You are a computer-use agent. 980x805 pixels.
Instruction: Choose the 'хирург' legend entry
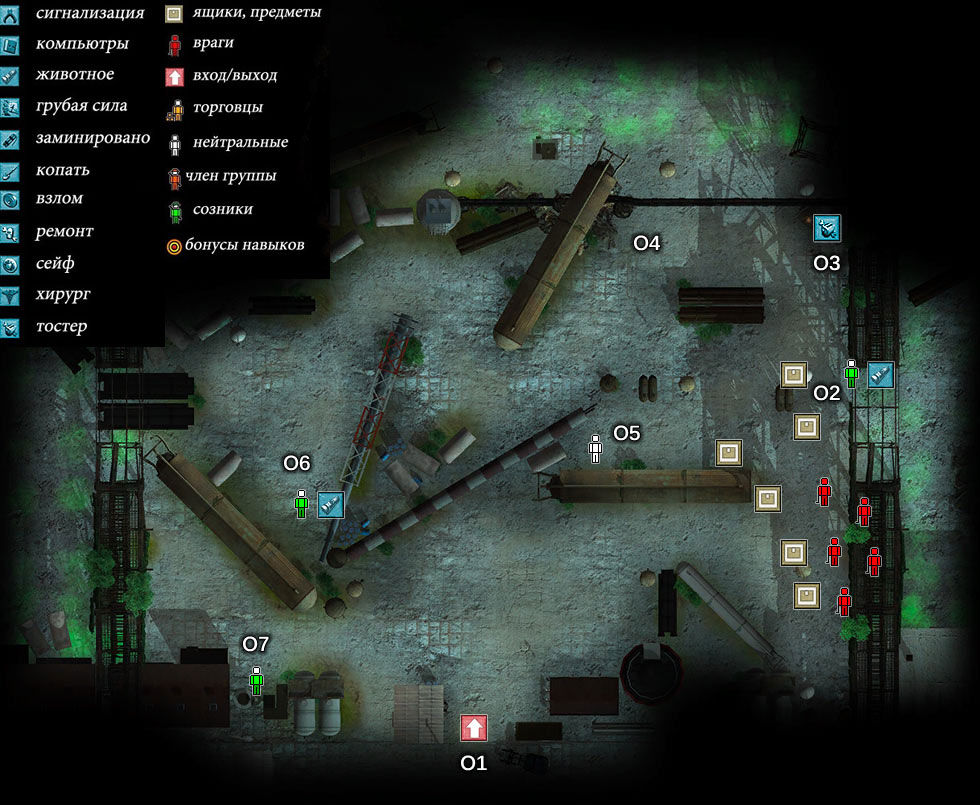pos(60,295)
